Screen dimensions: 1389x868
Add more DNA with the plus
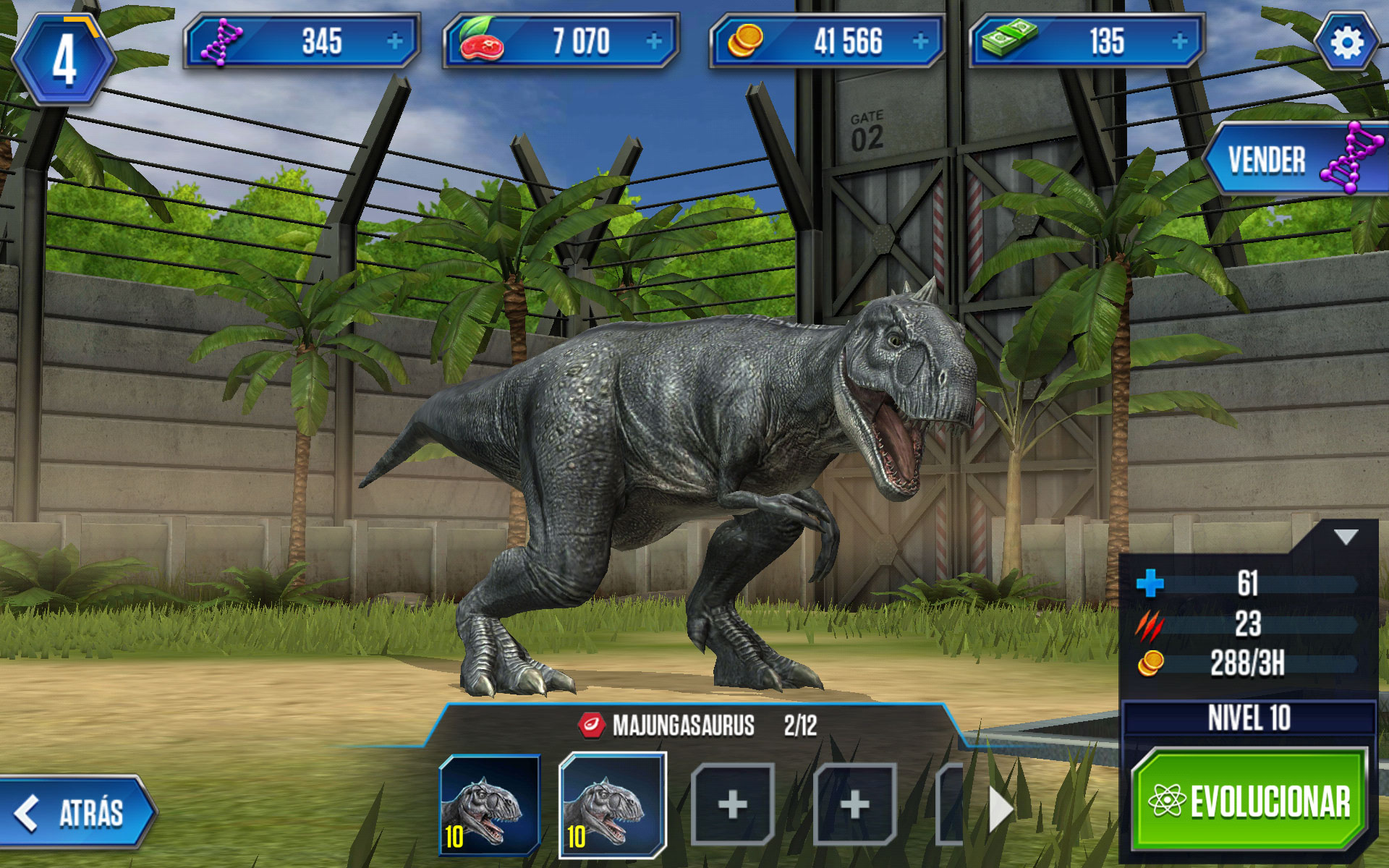(394, 42)
